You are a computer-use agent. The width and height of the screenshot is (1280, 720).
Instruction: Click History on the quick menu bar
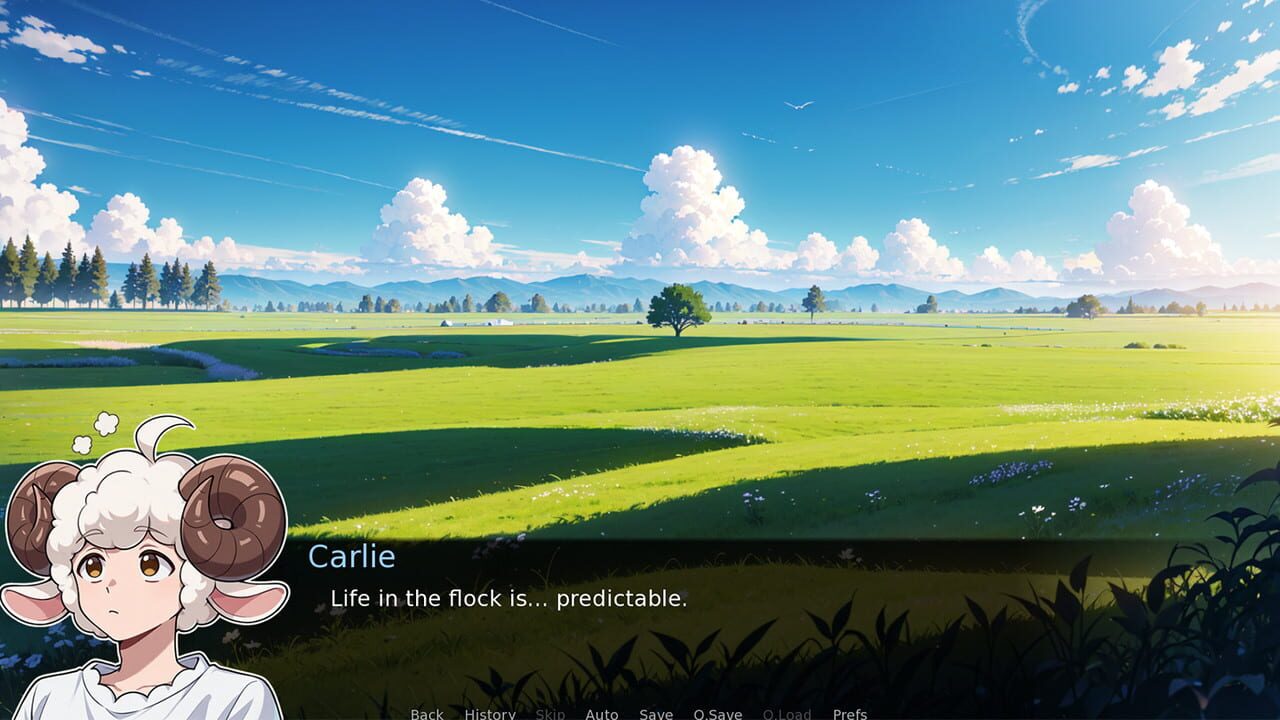pyautogui.click(x=489, y=714)
